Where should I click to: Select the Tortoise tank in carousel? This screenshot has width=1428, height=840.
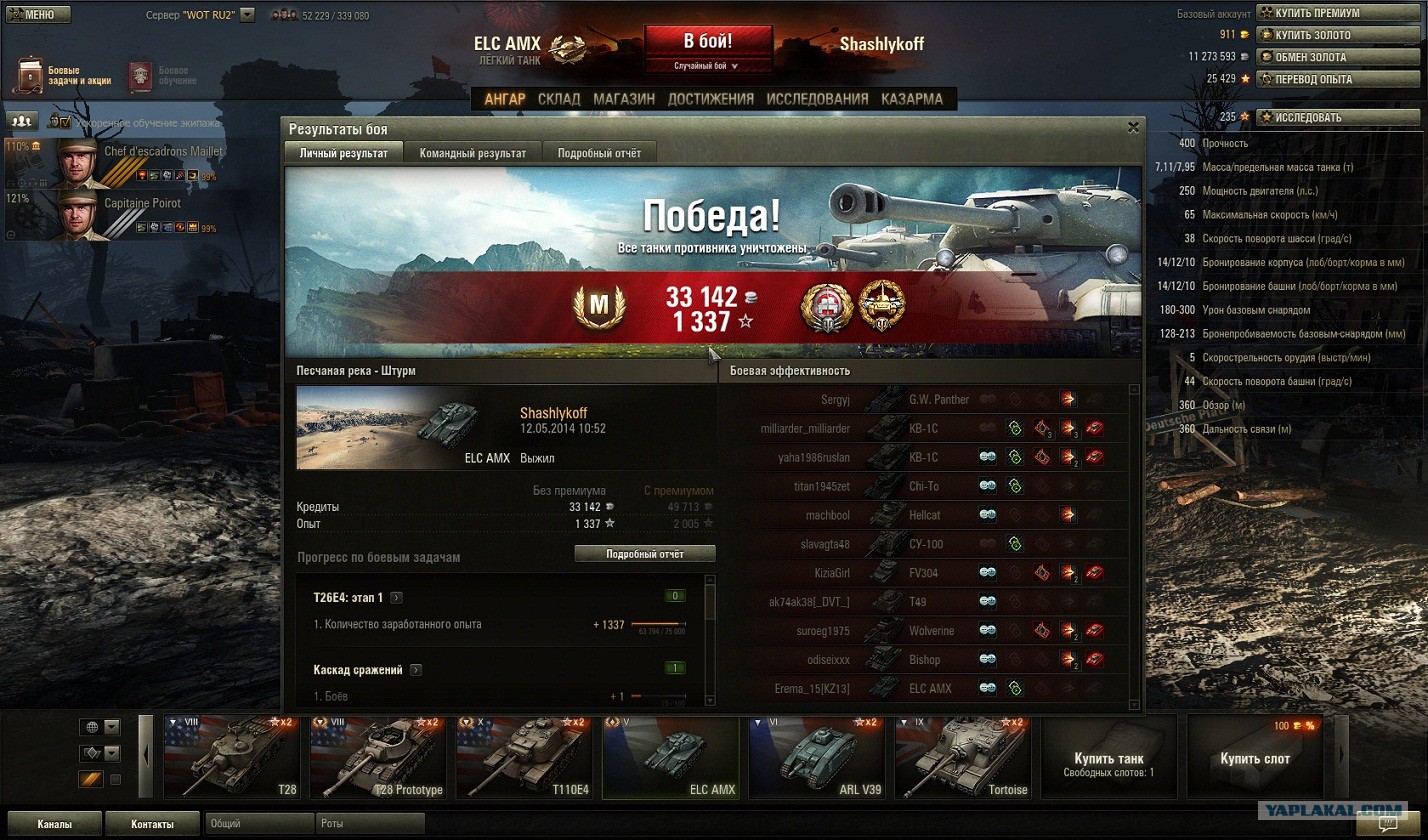(964, 757)
